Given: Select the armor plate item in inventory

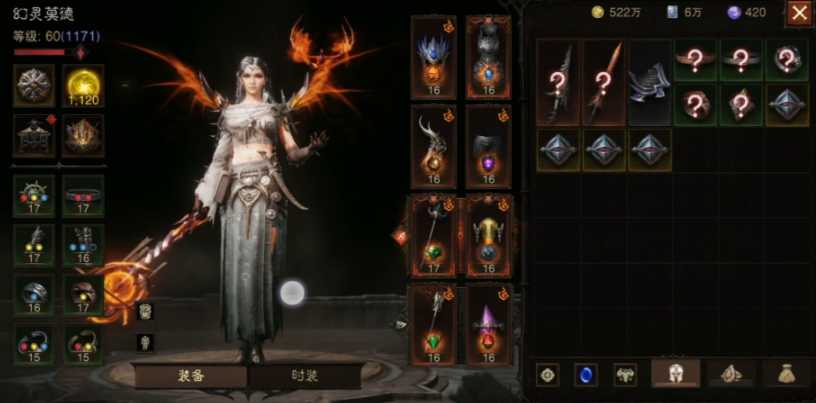Looking at the screenshot, I should (x=650, y=82).
